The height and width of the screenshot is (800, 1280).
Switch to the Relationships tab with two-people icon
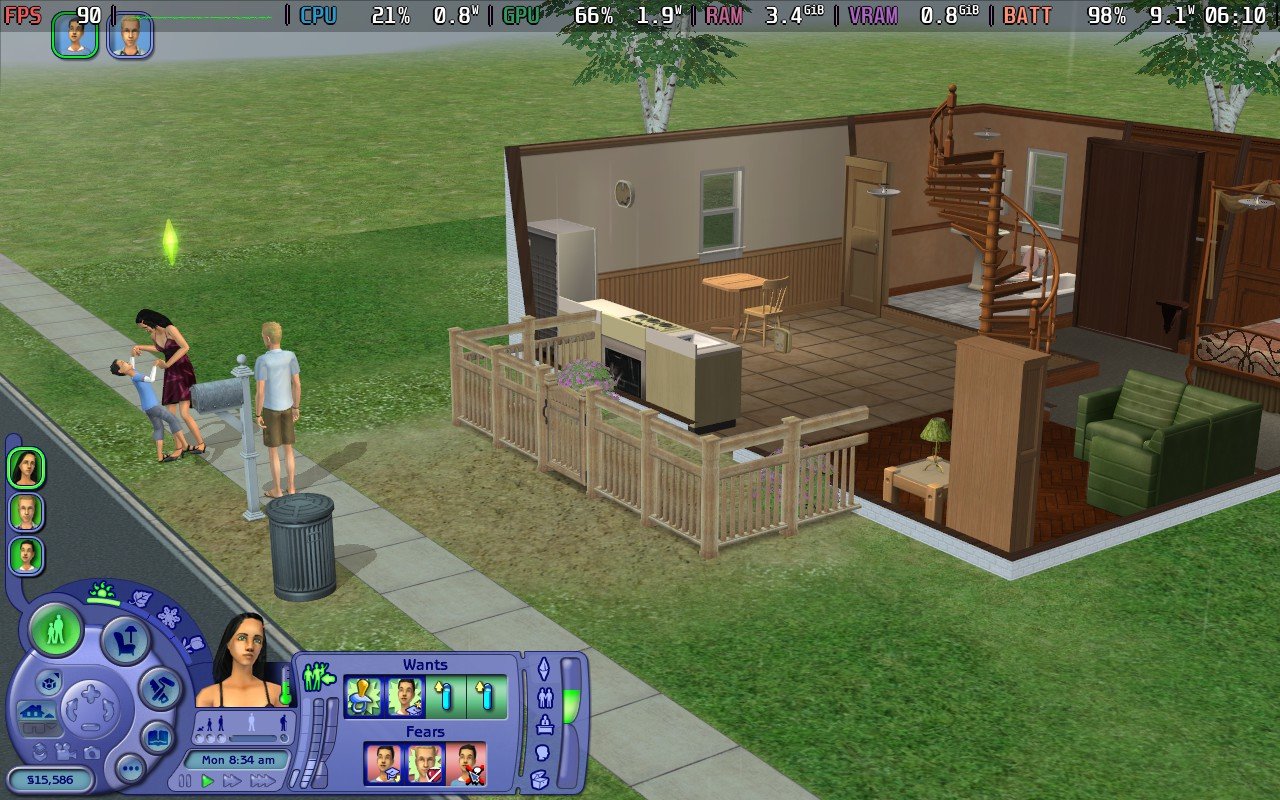pyautogui.click(x=546, y=696)
